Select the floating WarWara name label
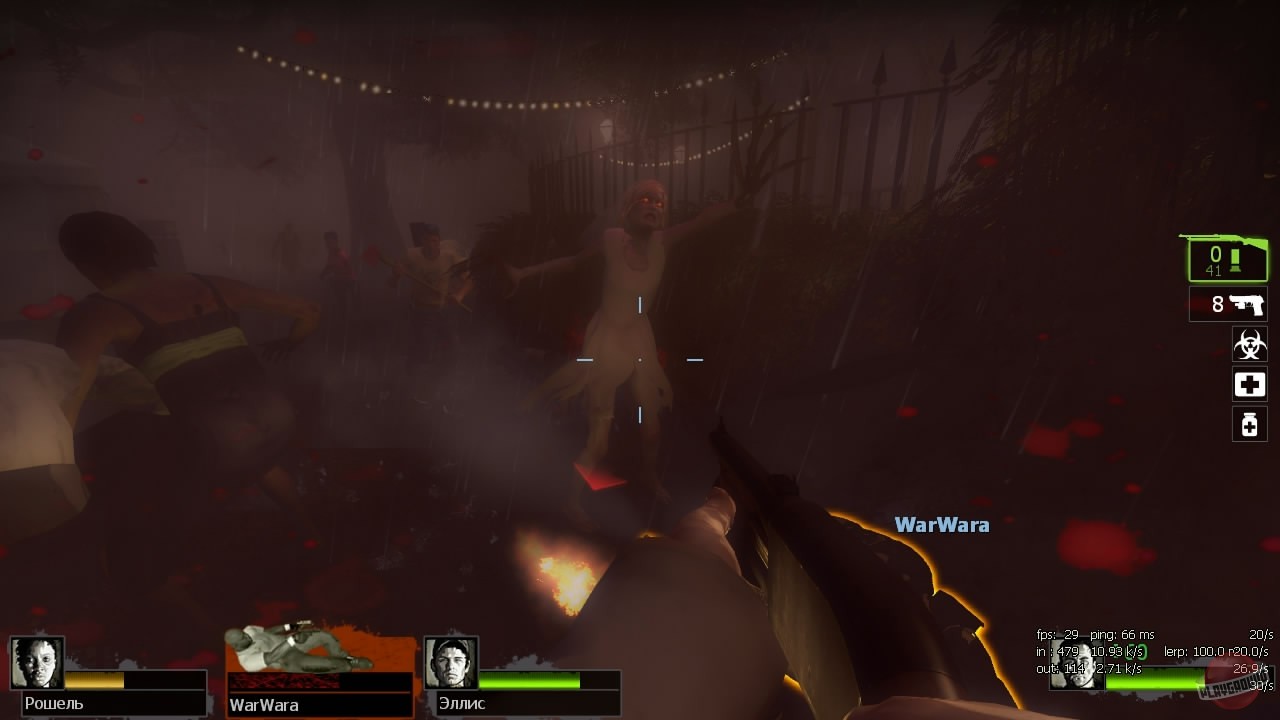 [941, 524]
